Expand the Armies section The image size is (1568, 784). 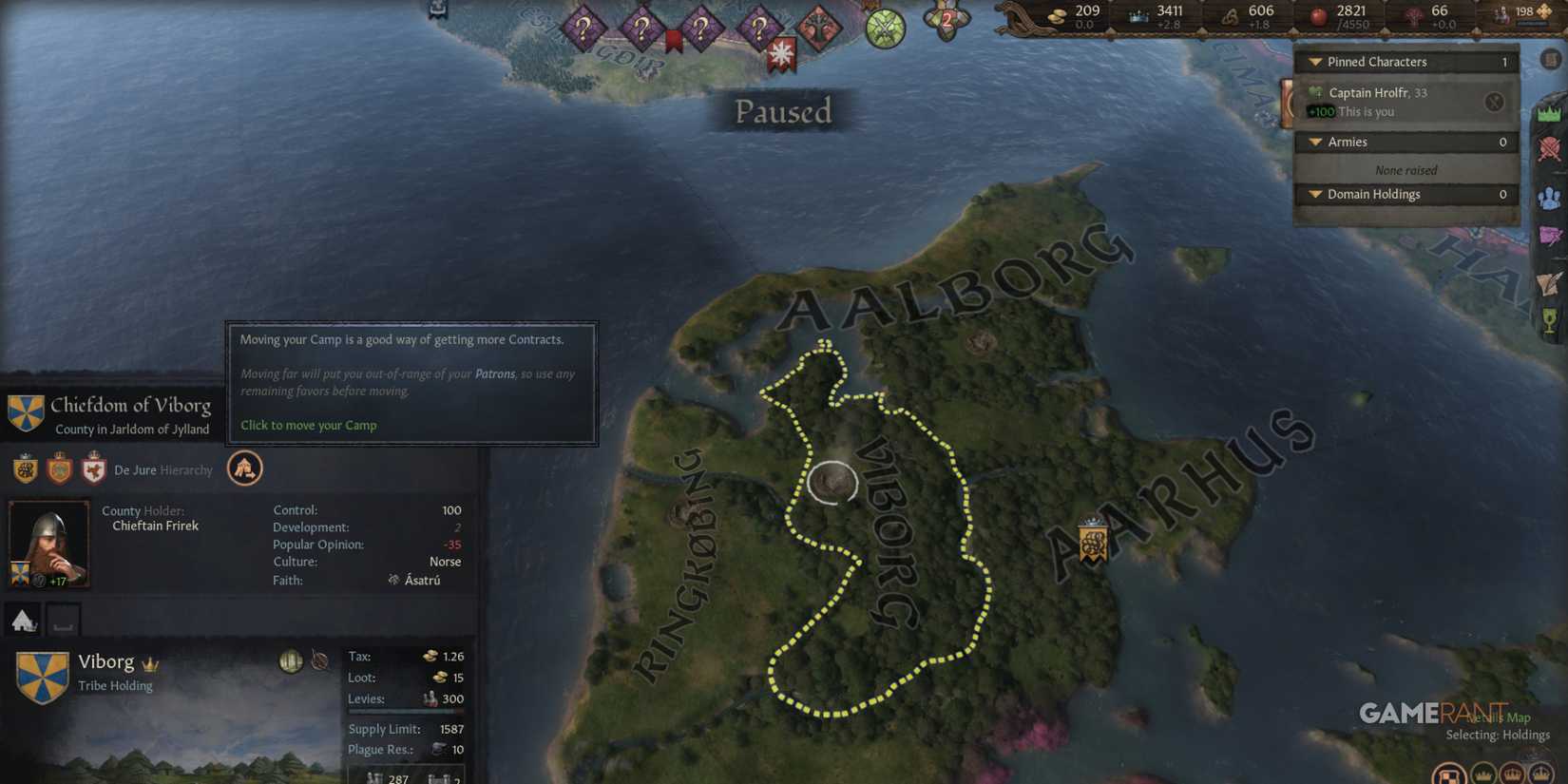[1314, 141]
